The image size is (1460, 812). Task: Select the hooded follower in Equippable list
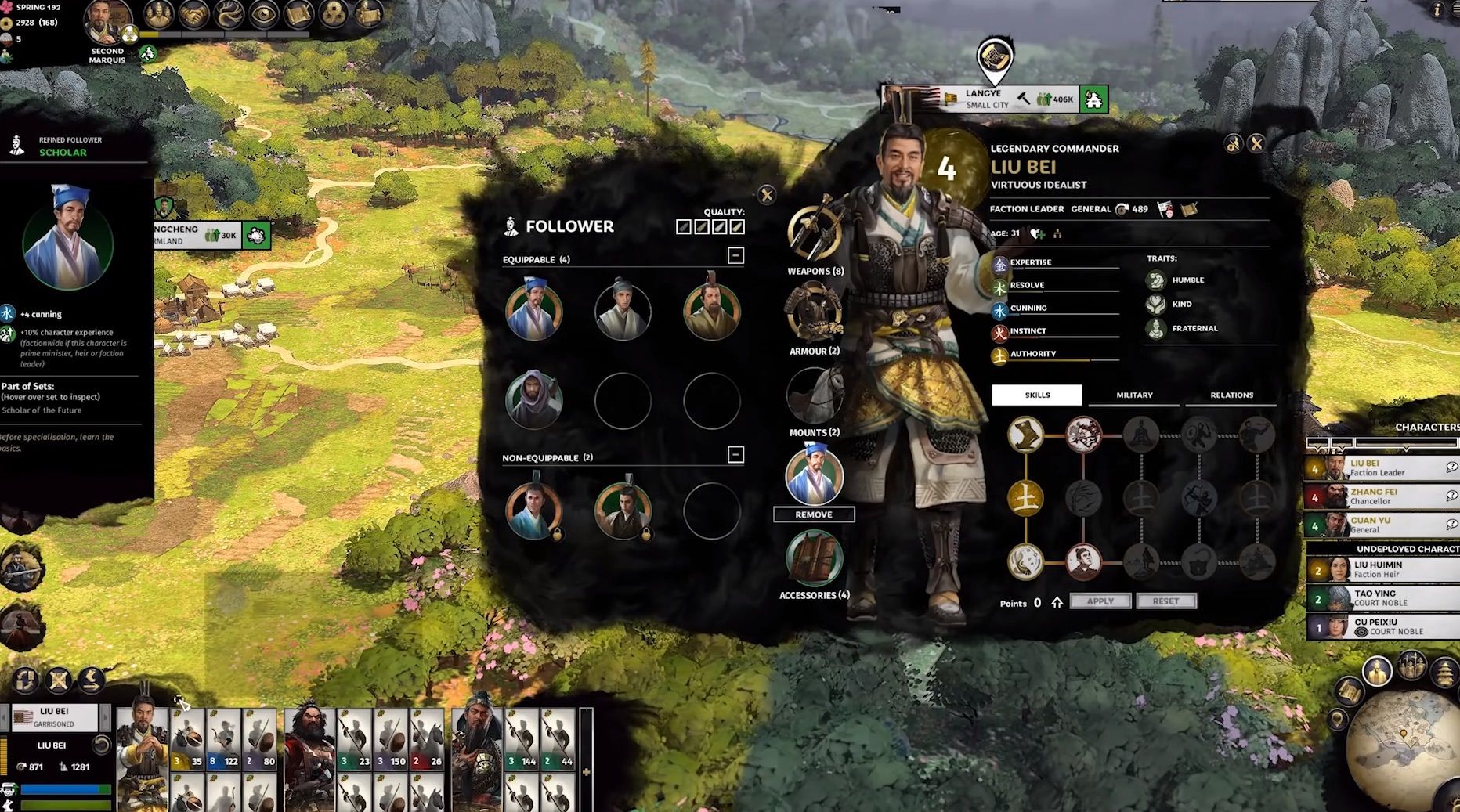pos(534,400)
